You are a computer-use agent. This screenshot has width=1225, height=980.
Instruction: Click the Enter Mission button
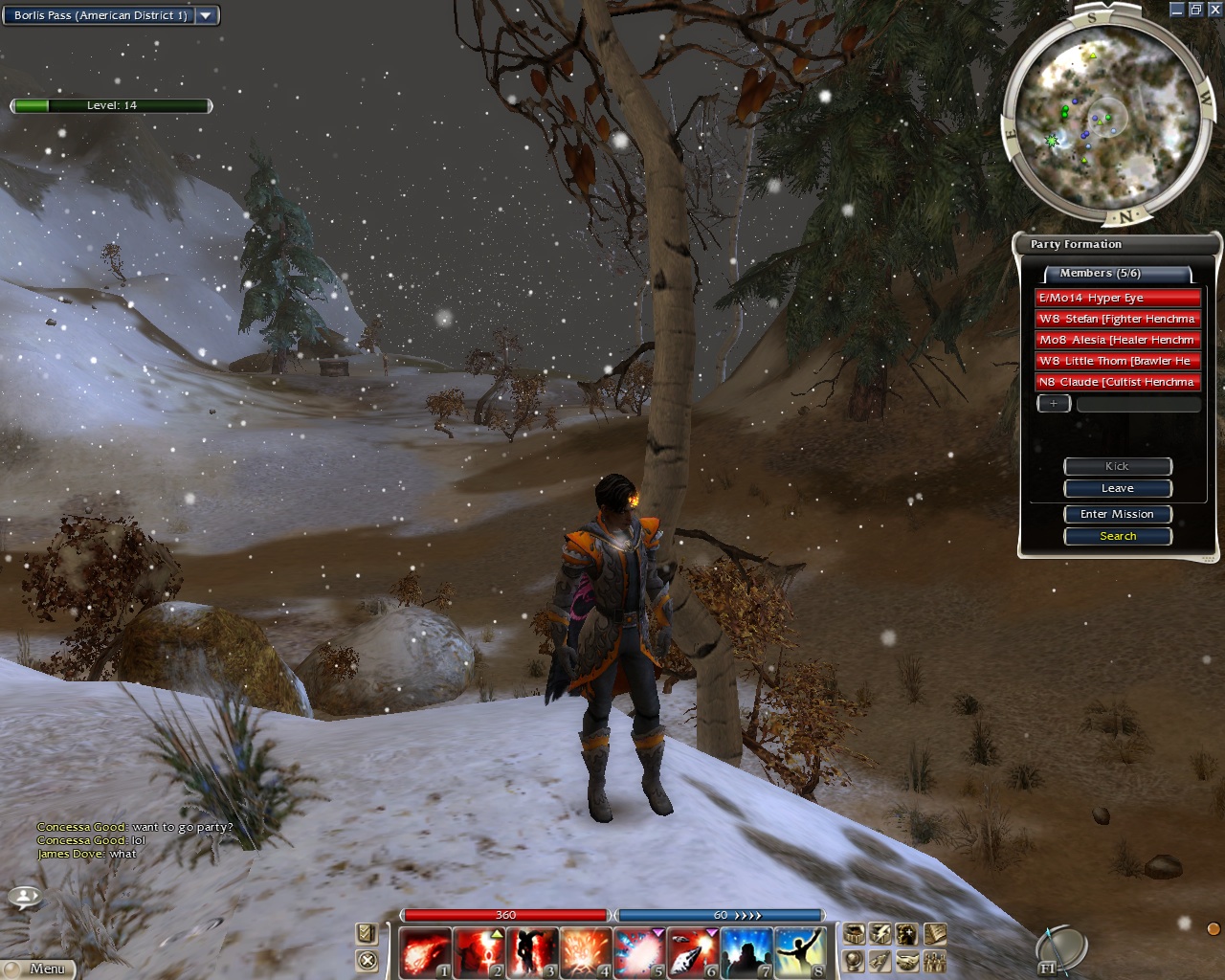[1117, 514]
